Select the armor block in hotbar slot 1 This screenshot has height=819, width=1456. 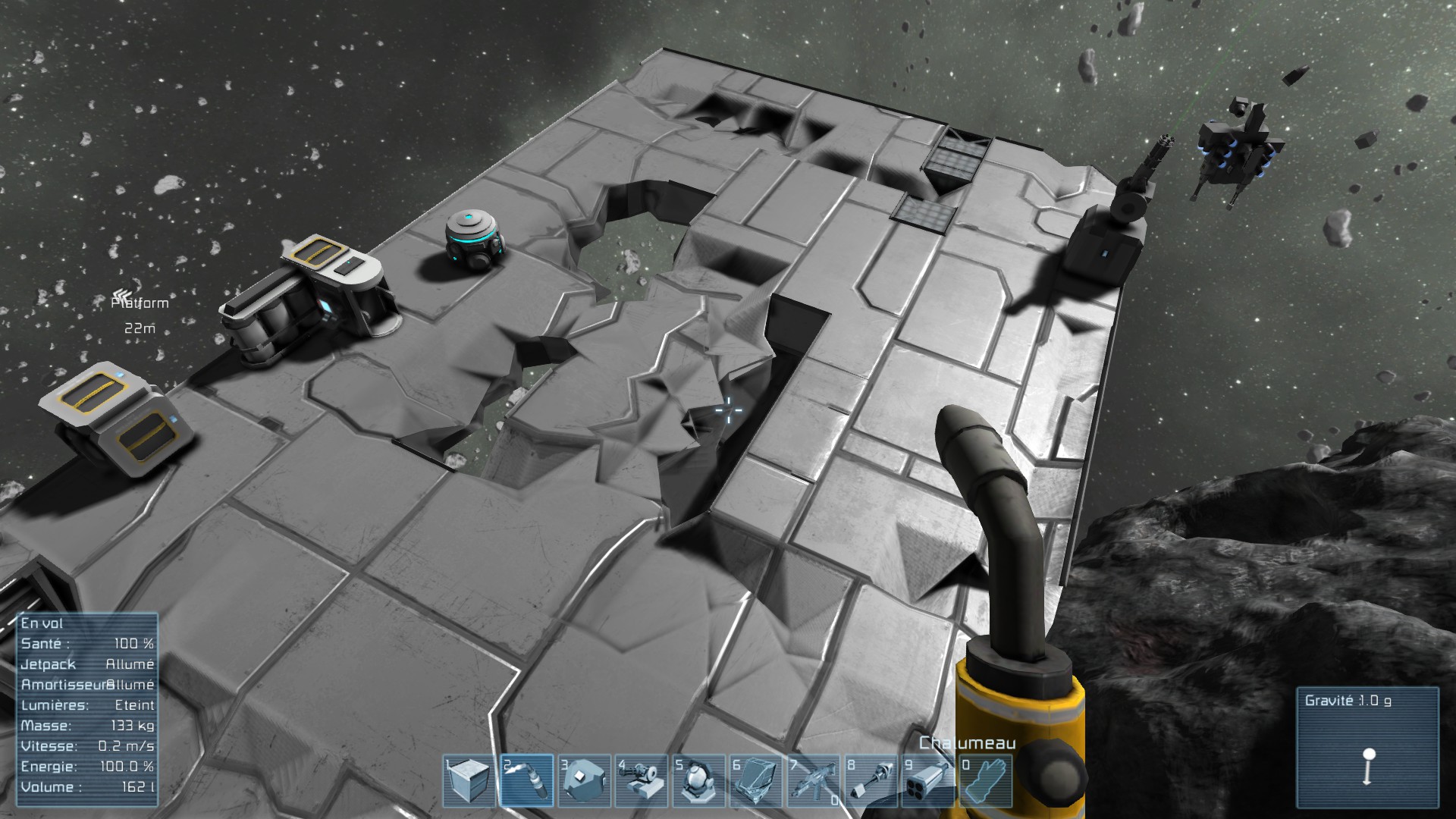pyautogui.click(x=470, y=781)
